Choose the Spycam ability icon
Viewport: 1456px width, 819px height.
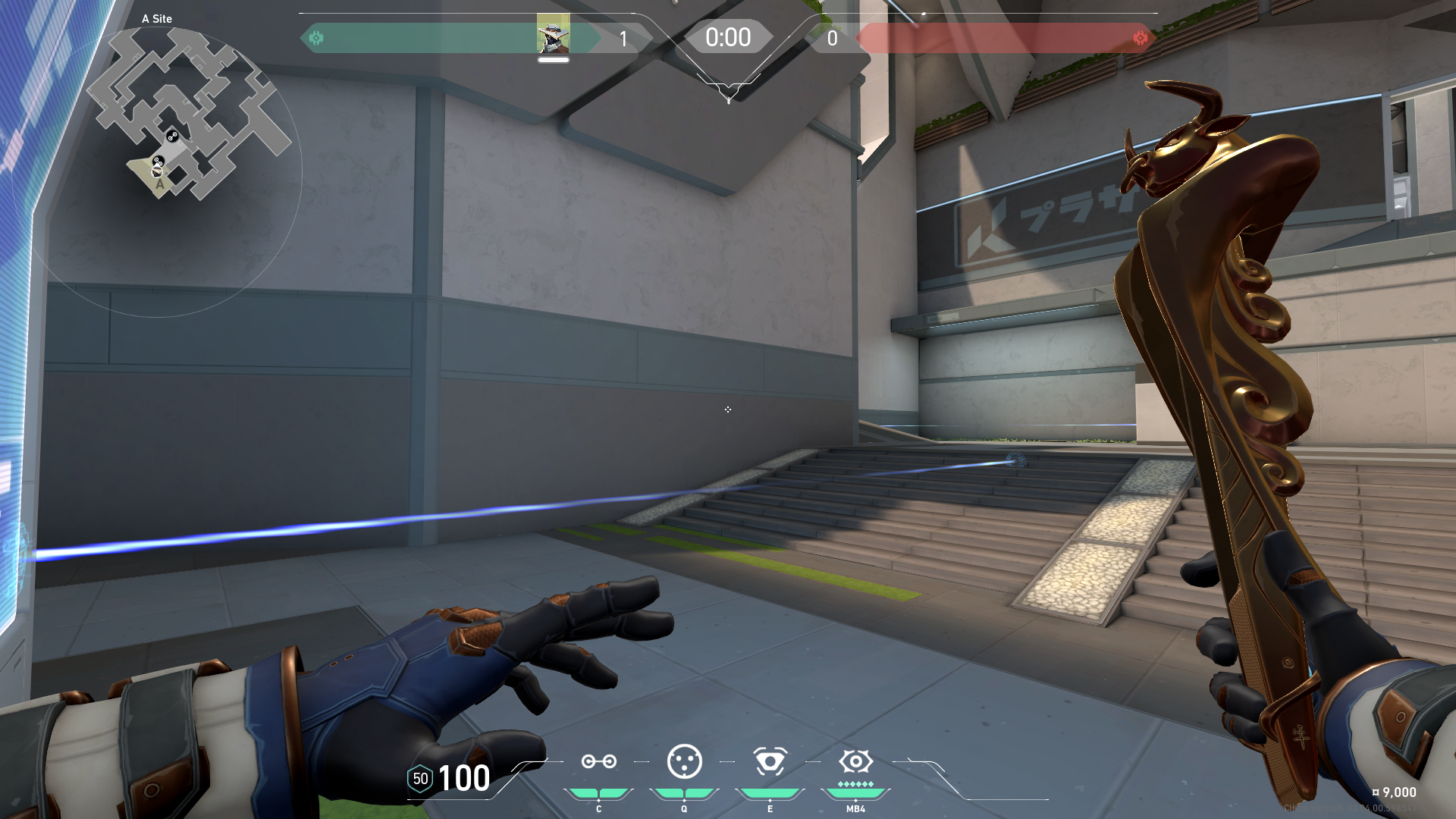click(770, 761)
